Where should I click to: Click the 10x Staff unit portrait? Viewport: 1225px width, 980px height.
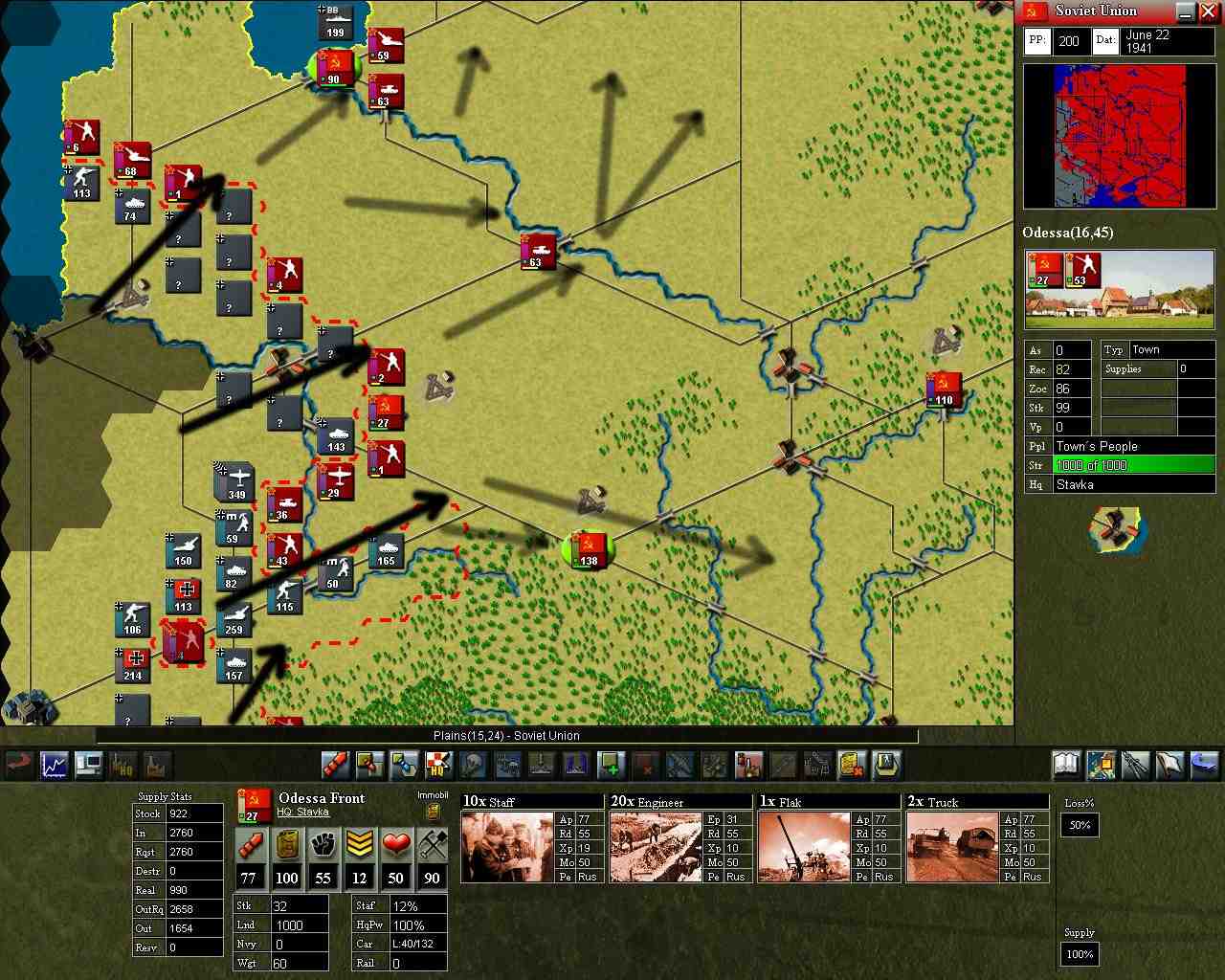click(507, 846)
